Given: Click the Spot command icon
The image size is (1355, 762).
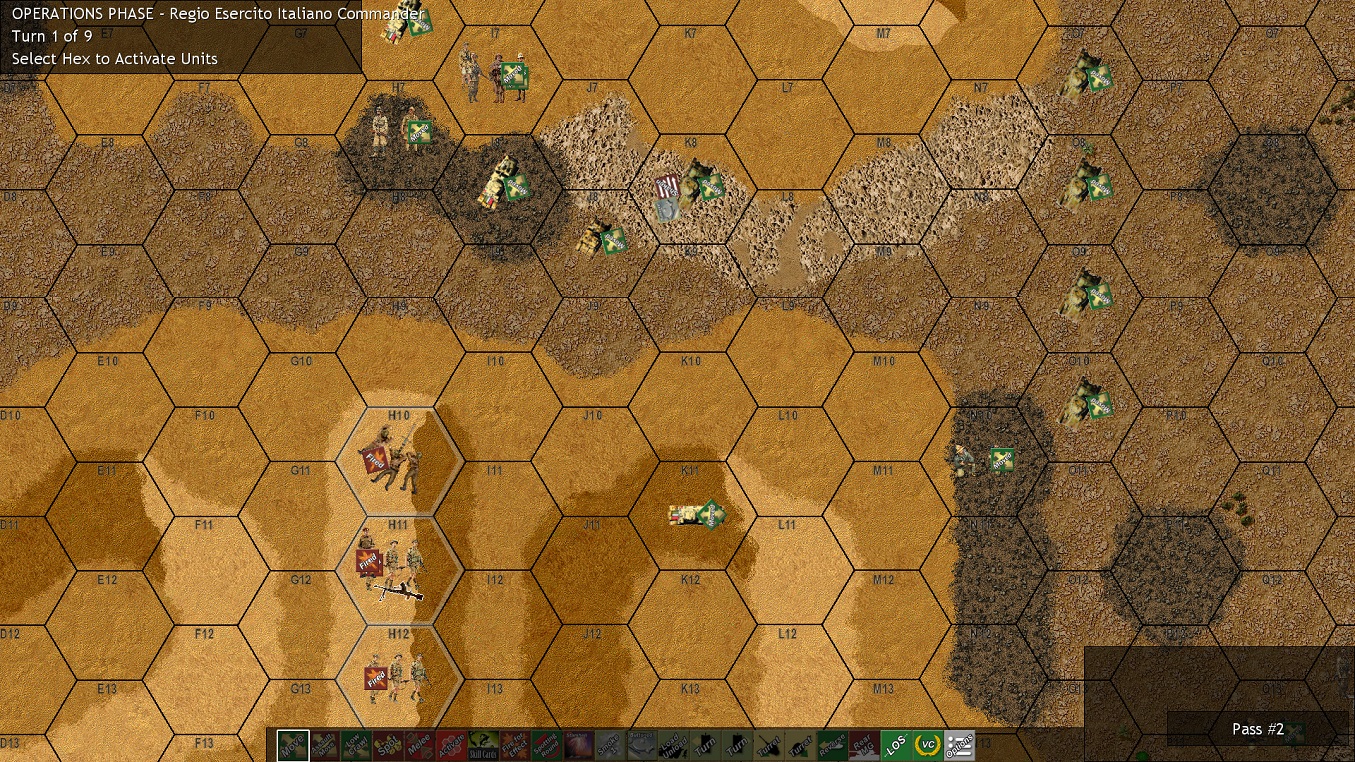Looking at the screenshot, I should coord(388,744).
